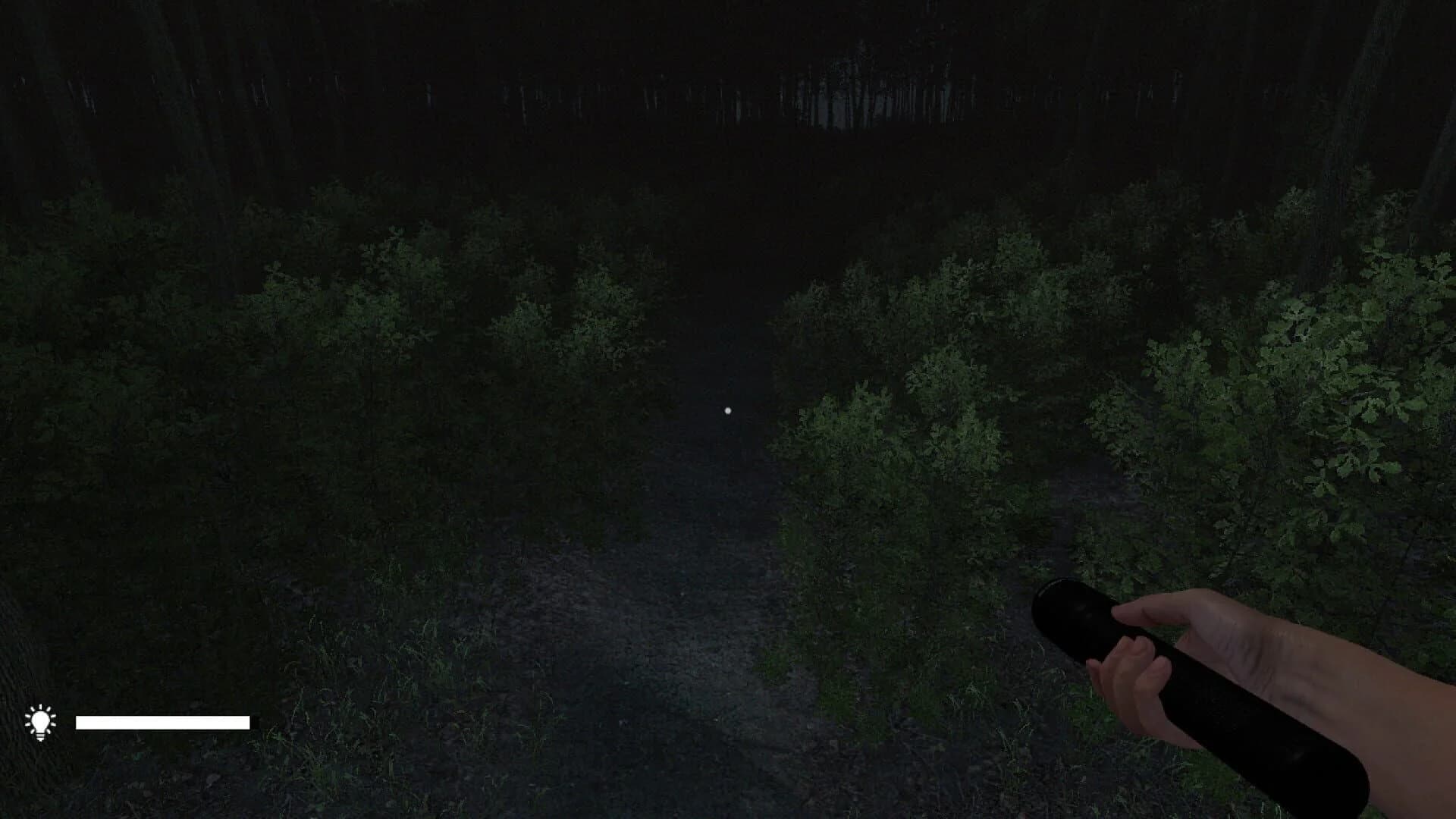
Task: Toggle aim at the center reticle
Action: [729, 409]
